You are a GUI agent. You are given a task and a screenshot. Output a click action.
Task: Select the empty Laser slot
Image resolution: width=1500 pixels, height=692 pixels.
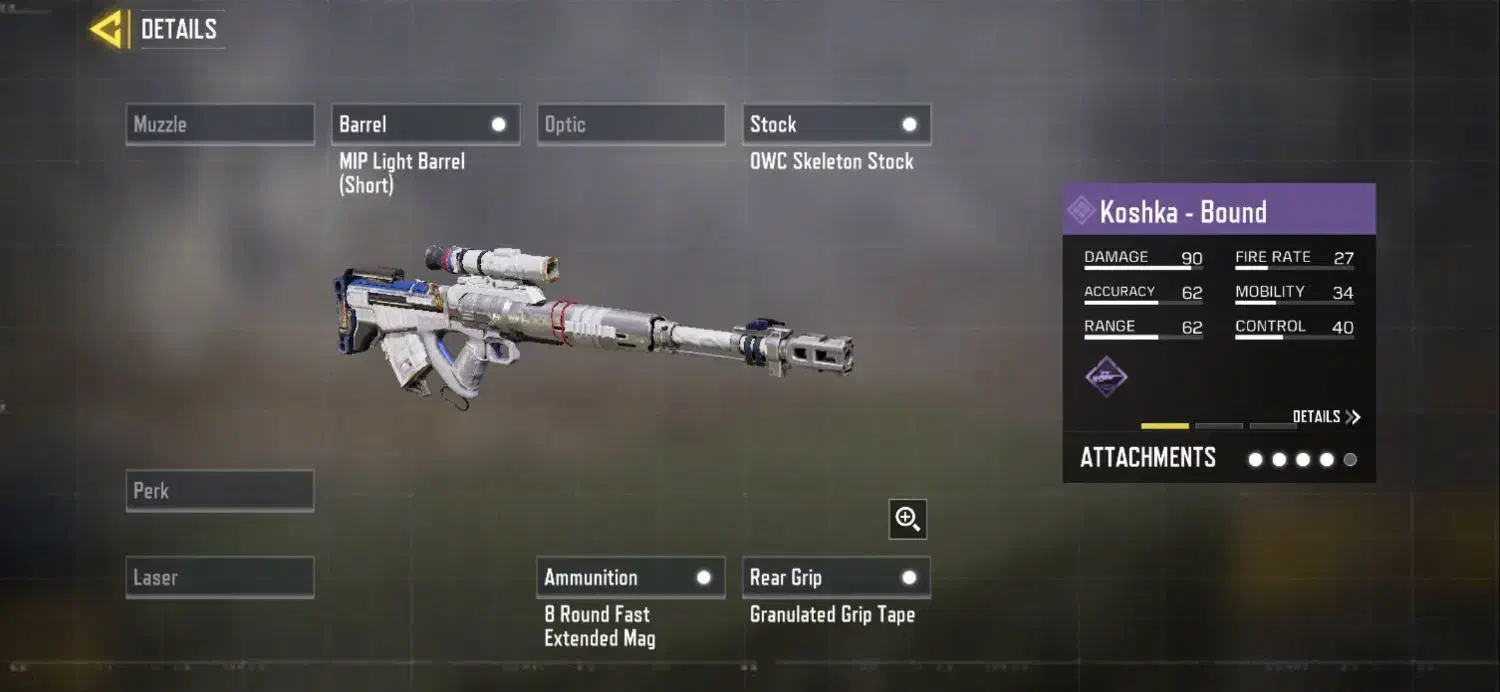coord(220,578)
